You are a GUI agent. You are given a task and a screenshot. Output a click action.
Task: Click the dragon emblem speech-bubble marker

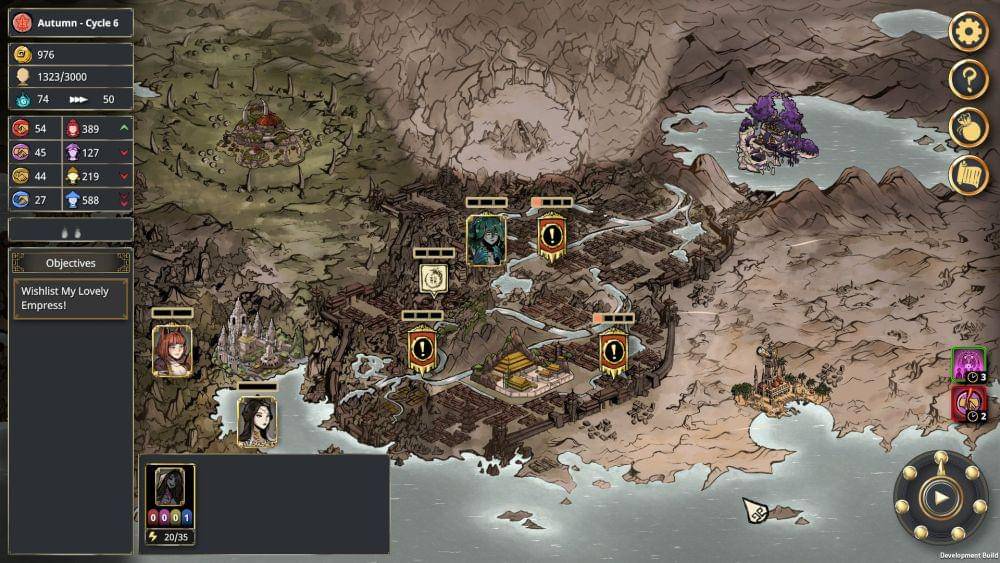point(433,277)
